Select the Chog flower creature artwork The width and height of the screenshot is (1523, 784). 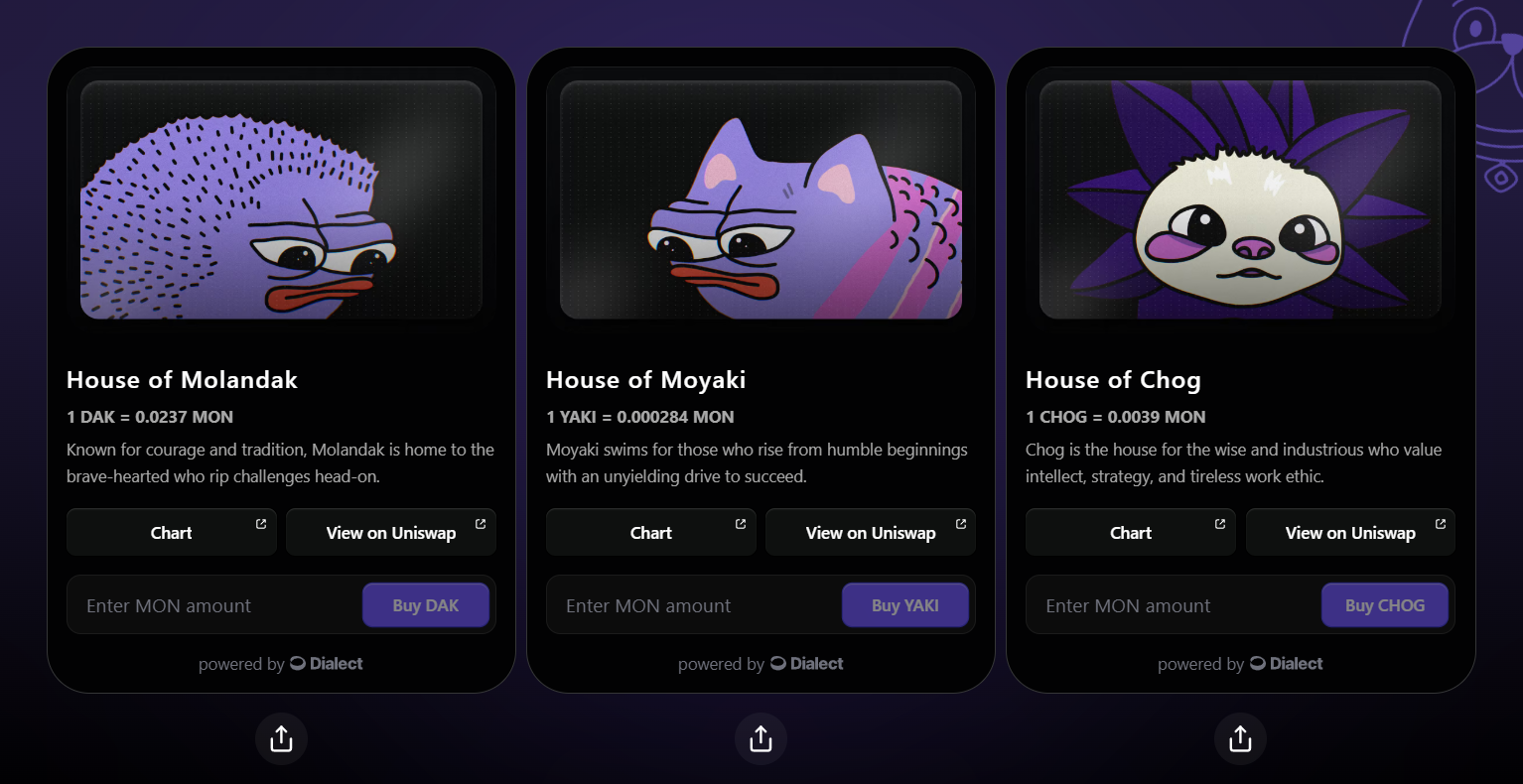coord(1240,199)
